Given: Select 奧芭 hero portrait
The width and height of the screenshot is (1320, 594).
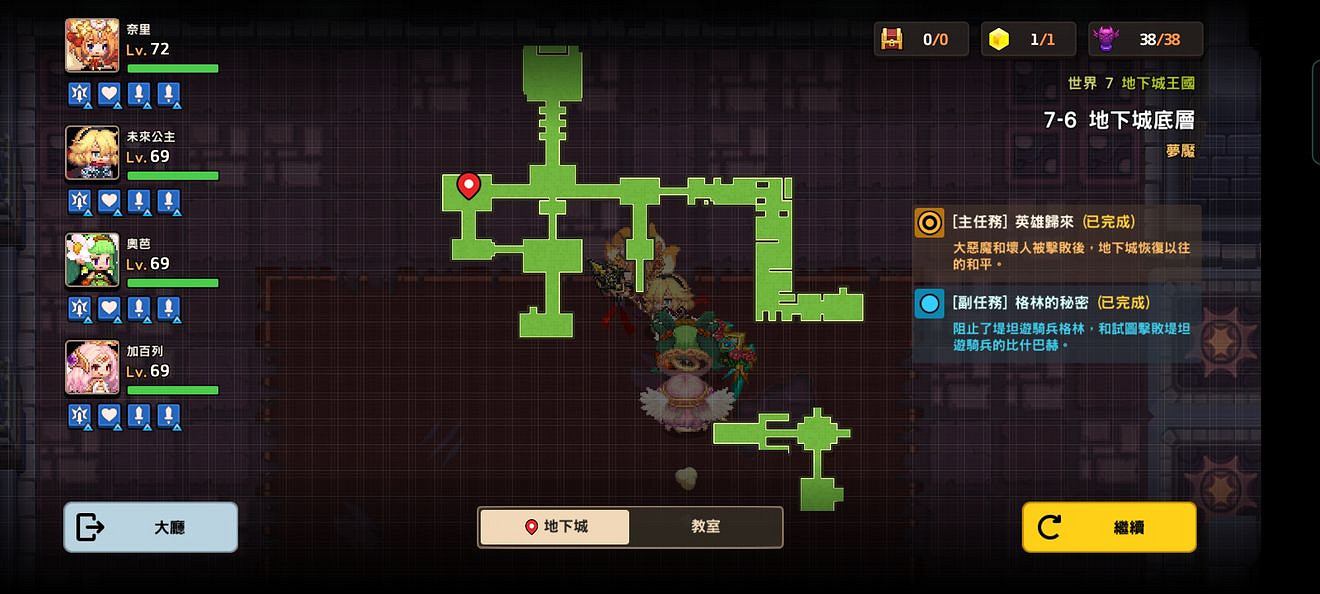Looking at the screenshot, I should click(x=92, y=259).
